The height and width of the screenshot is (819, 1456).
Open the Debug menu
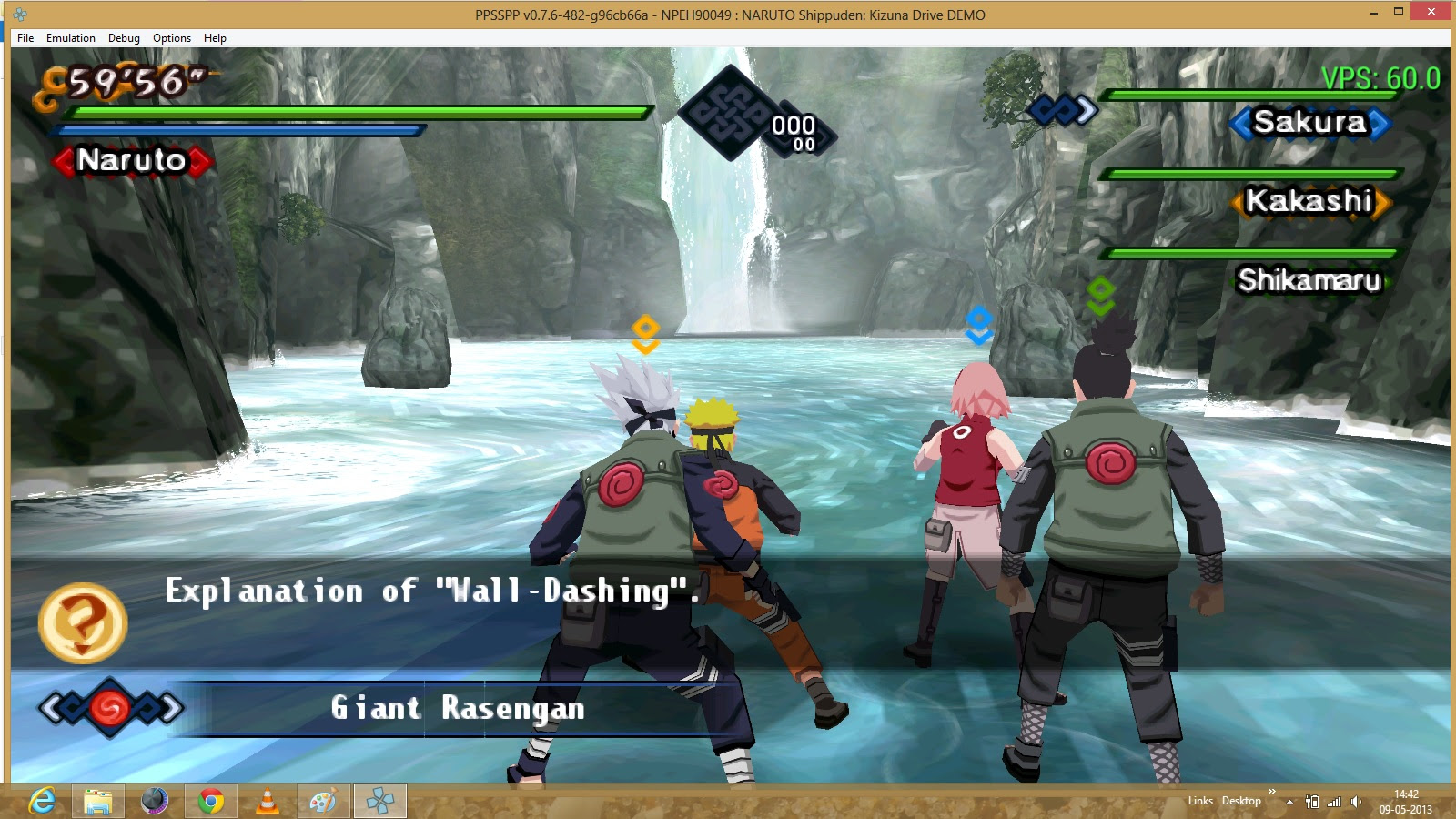[124, 38]
